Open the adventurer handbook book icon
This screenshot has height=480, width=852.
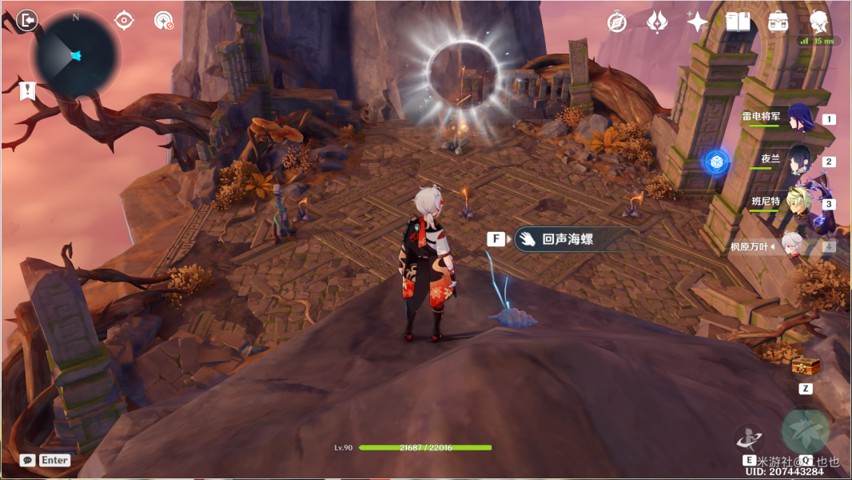(x=738, y=21)
